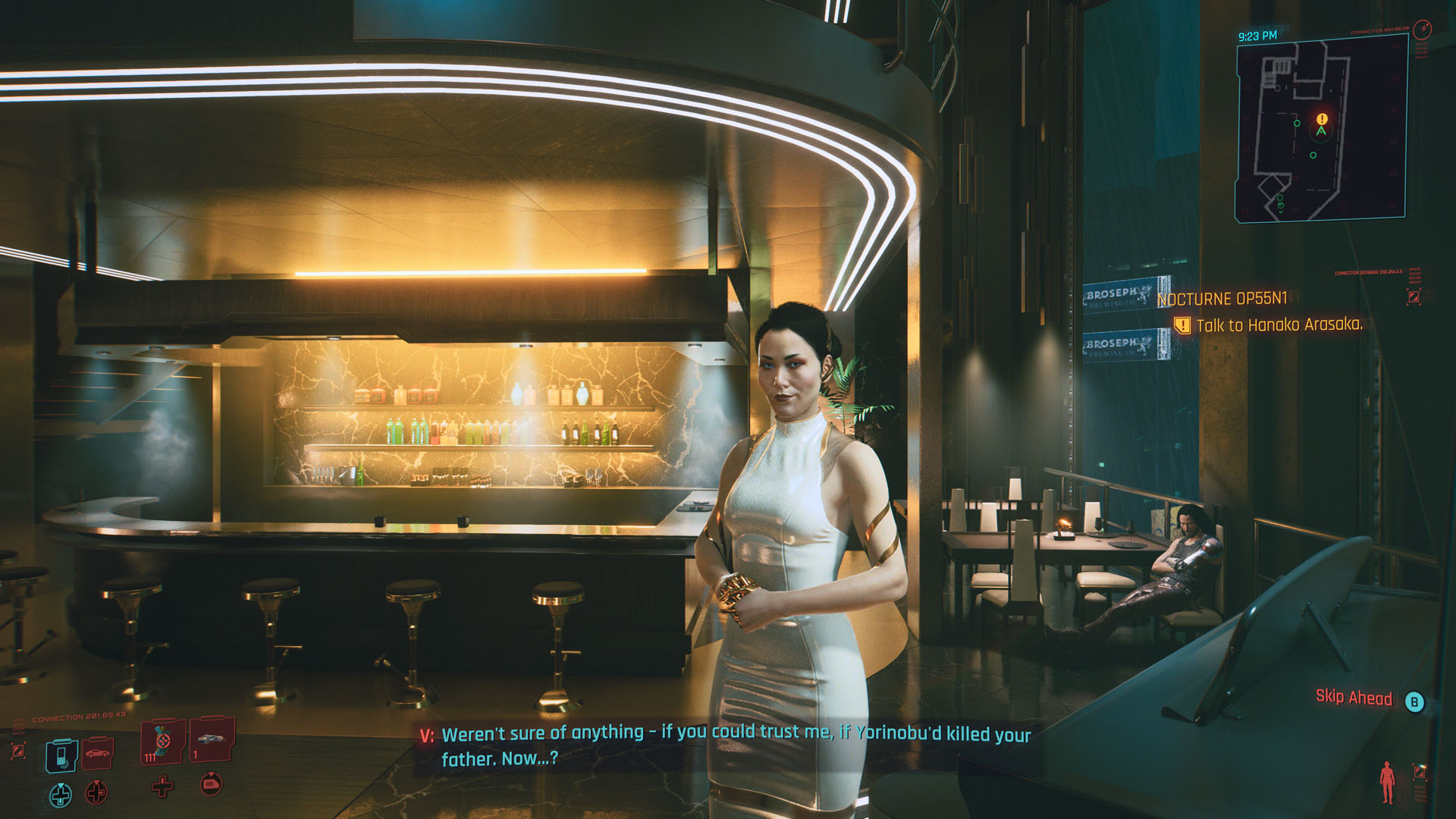The width and height of the screenshot is (1456, 819).
Task: Call vehicle with the car slot
Action: pos(97,752)
